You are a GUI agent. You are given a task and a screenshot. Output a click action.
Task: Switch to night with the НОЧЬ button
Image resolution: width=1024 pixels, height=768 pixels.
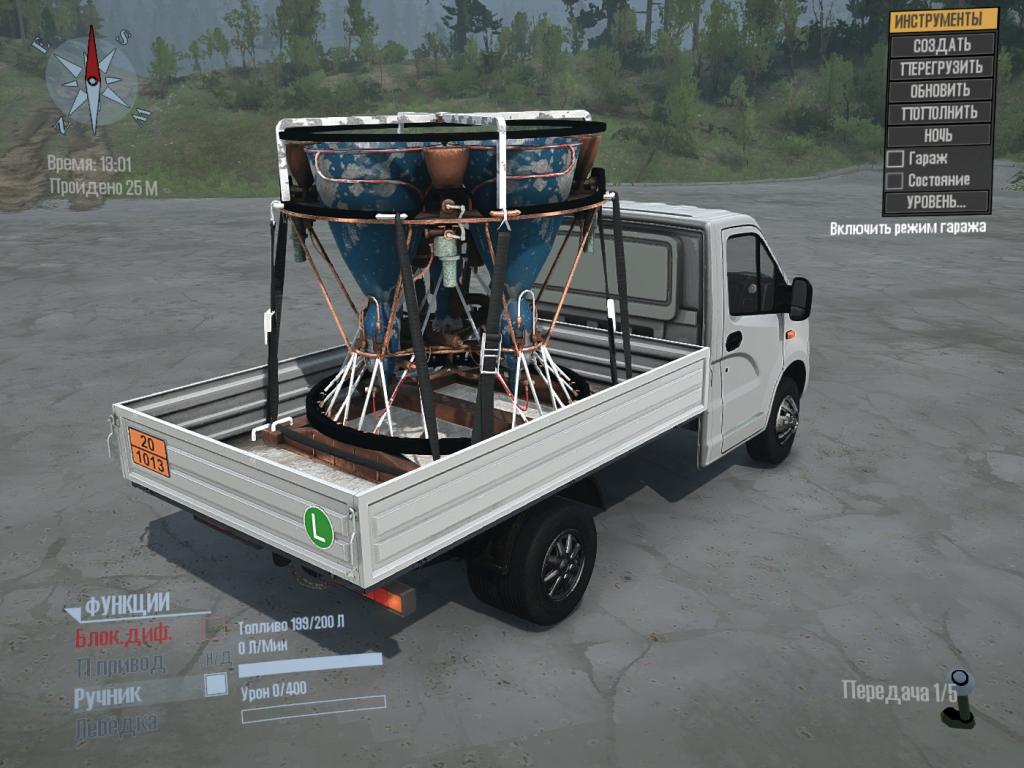tap(939, 135)
